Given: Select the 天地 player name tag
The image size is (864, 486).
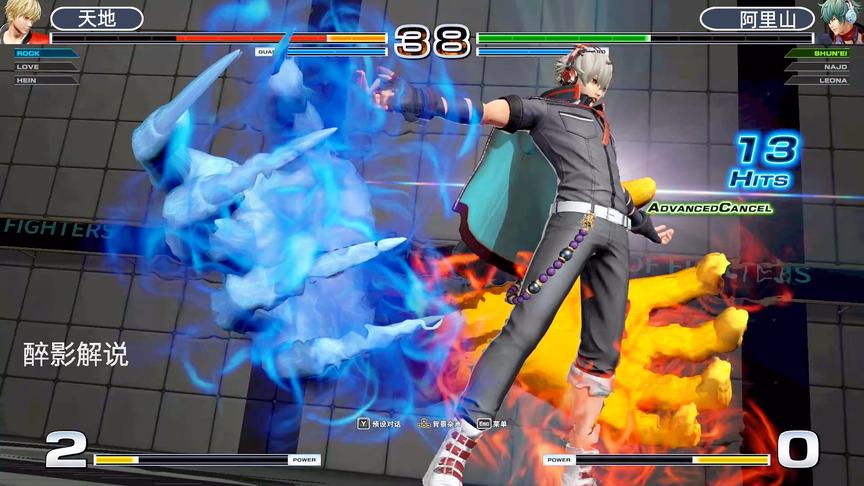Looking at the screenshot, I should pyautogui.click(x=97, y=19).
